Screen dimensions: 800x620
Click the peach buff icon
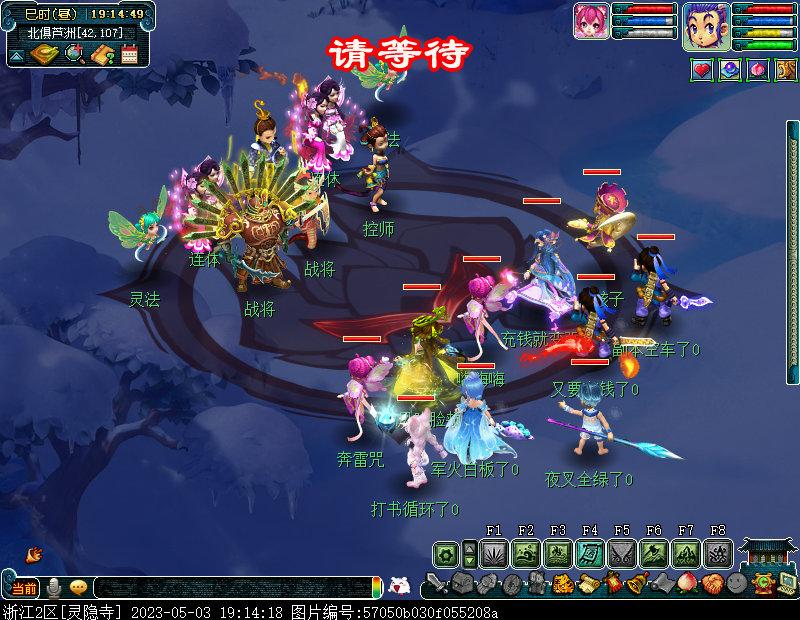click(x=757, y=71)
